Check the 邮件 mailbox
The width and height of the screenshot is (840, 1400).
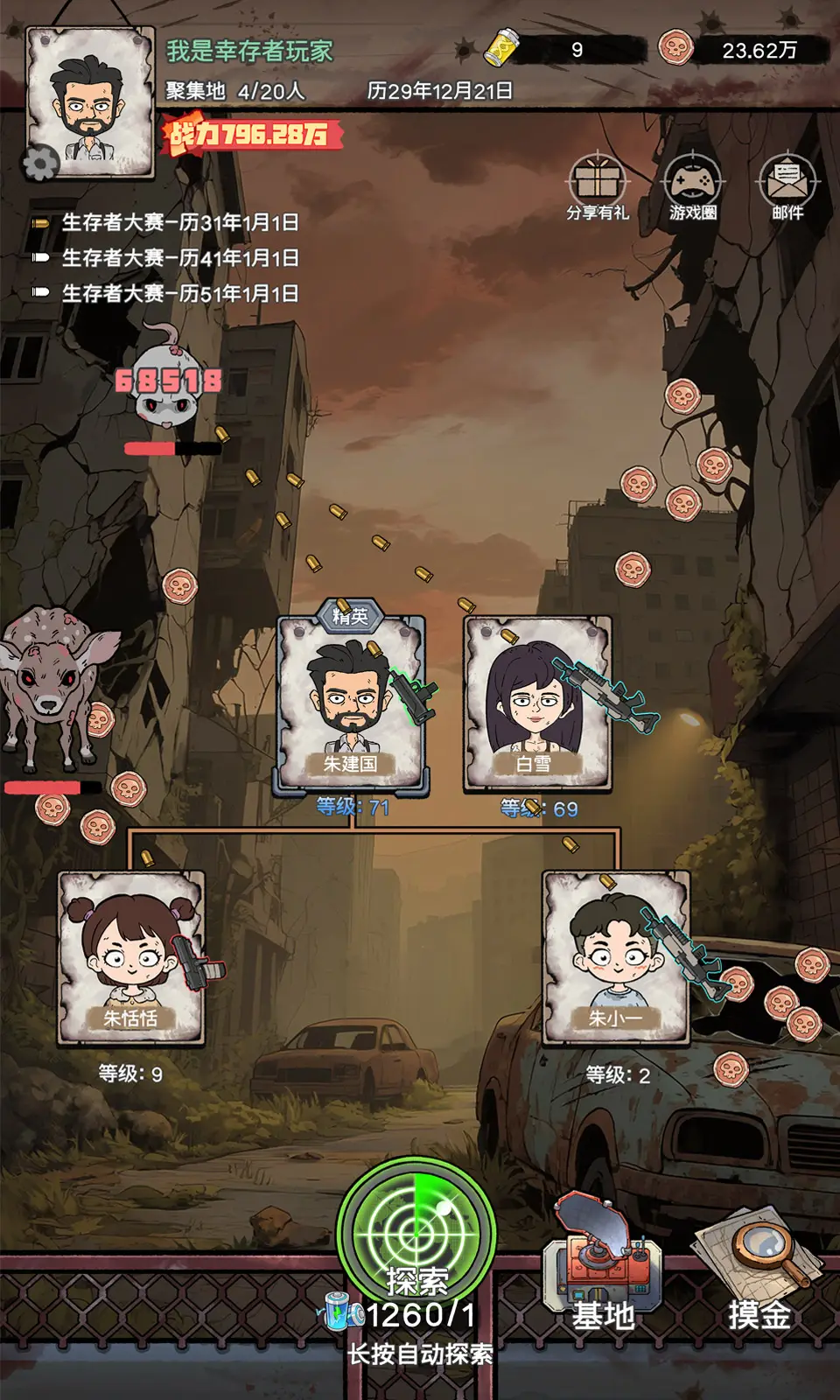[787, 186]
